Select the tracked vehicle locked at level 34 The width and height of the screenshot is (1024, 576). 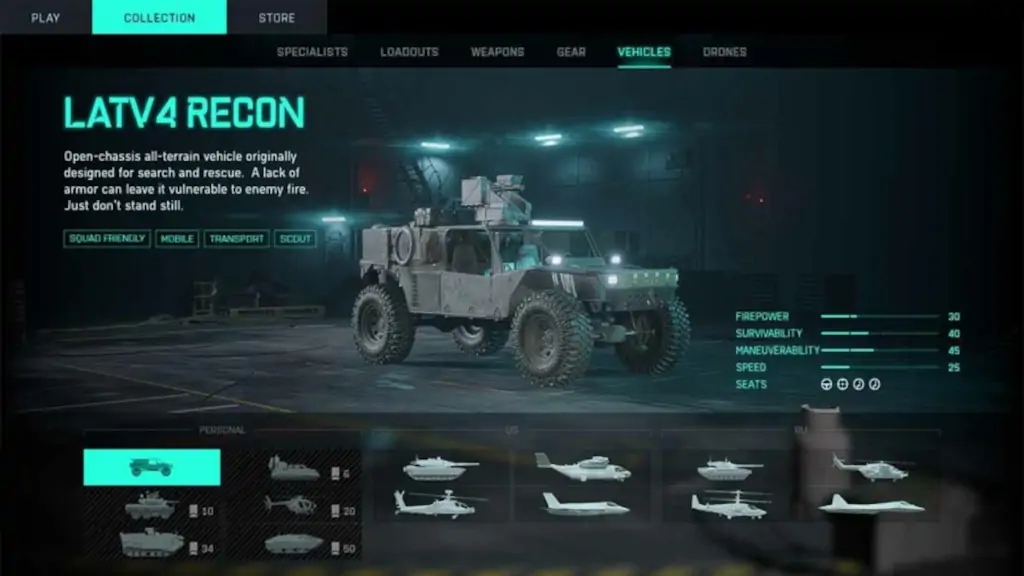tap(151, 543)
